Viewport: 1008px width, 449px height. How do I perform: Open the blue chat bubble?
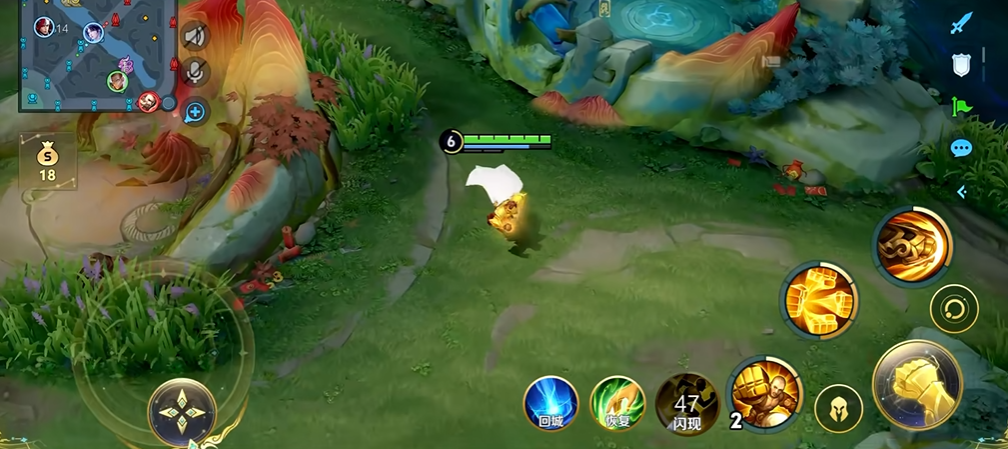tap(961, 149)
